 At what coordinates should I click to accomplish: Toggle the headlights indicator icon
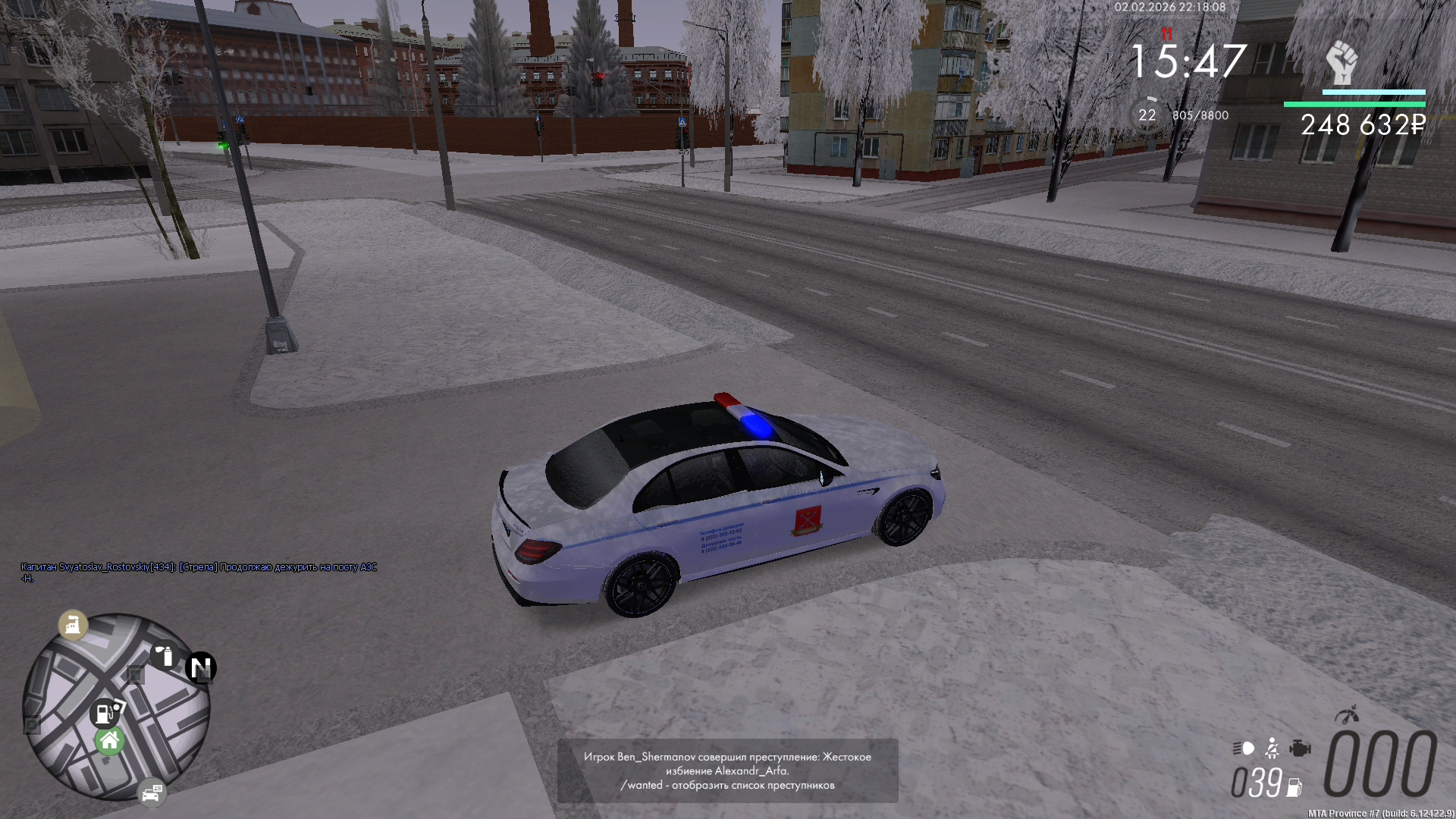1244,748
